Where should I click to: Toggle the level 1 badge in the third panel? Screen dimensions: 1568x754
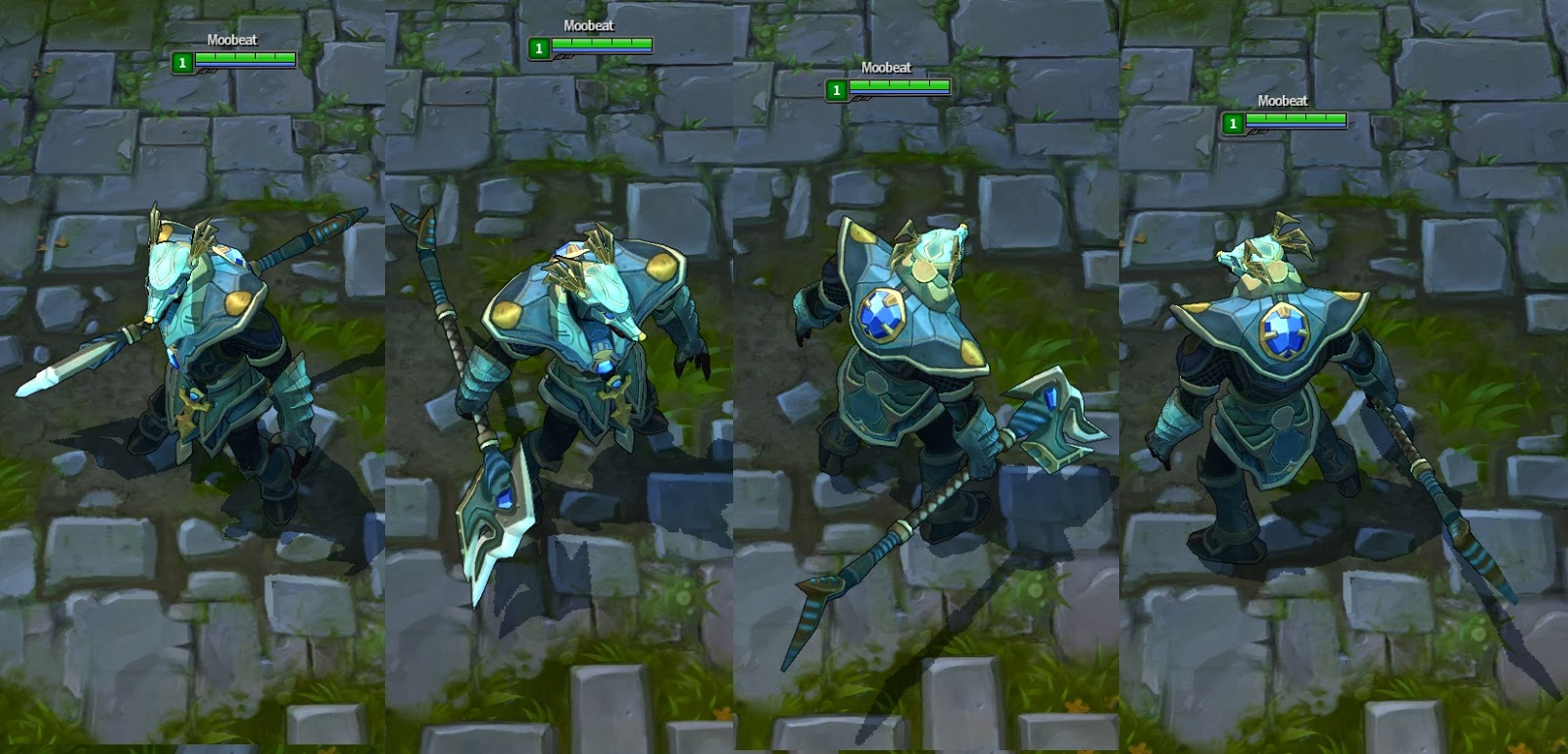pos(838,90)
